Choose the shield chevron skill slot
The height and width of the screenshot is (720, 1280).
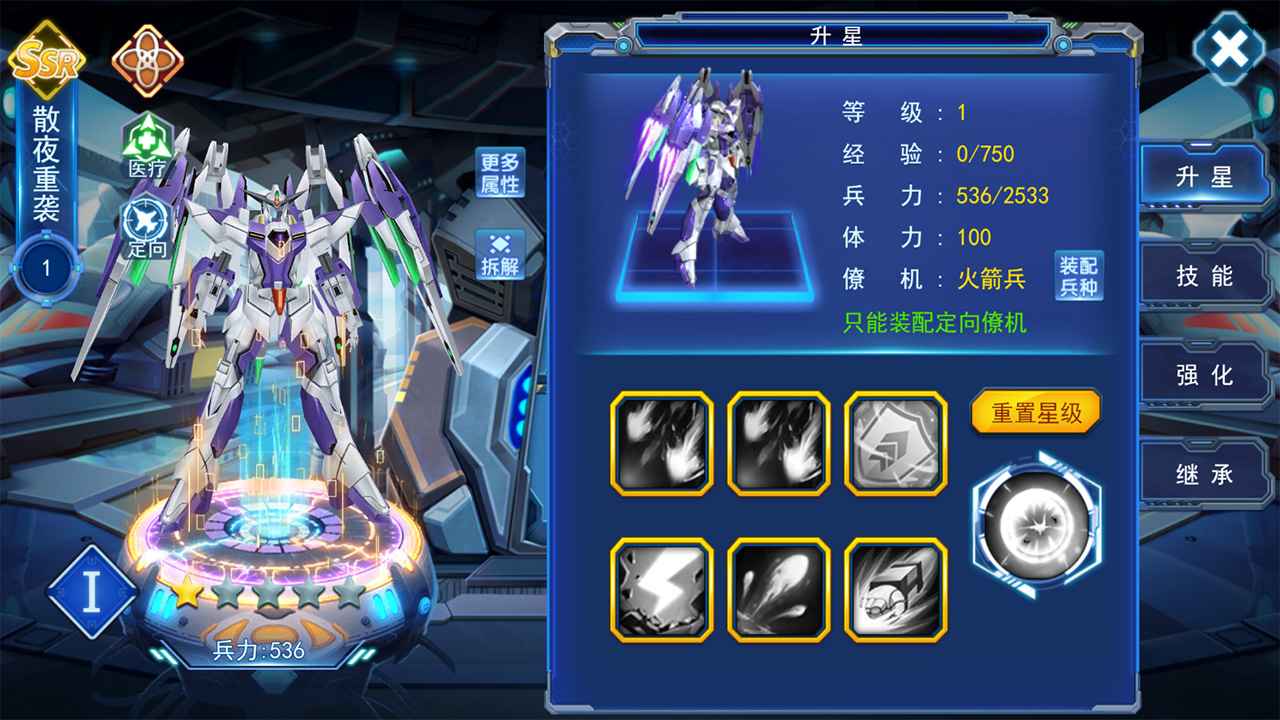coord(895,443)
